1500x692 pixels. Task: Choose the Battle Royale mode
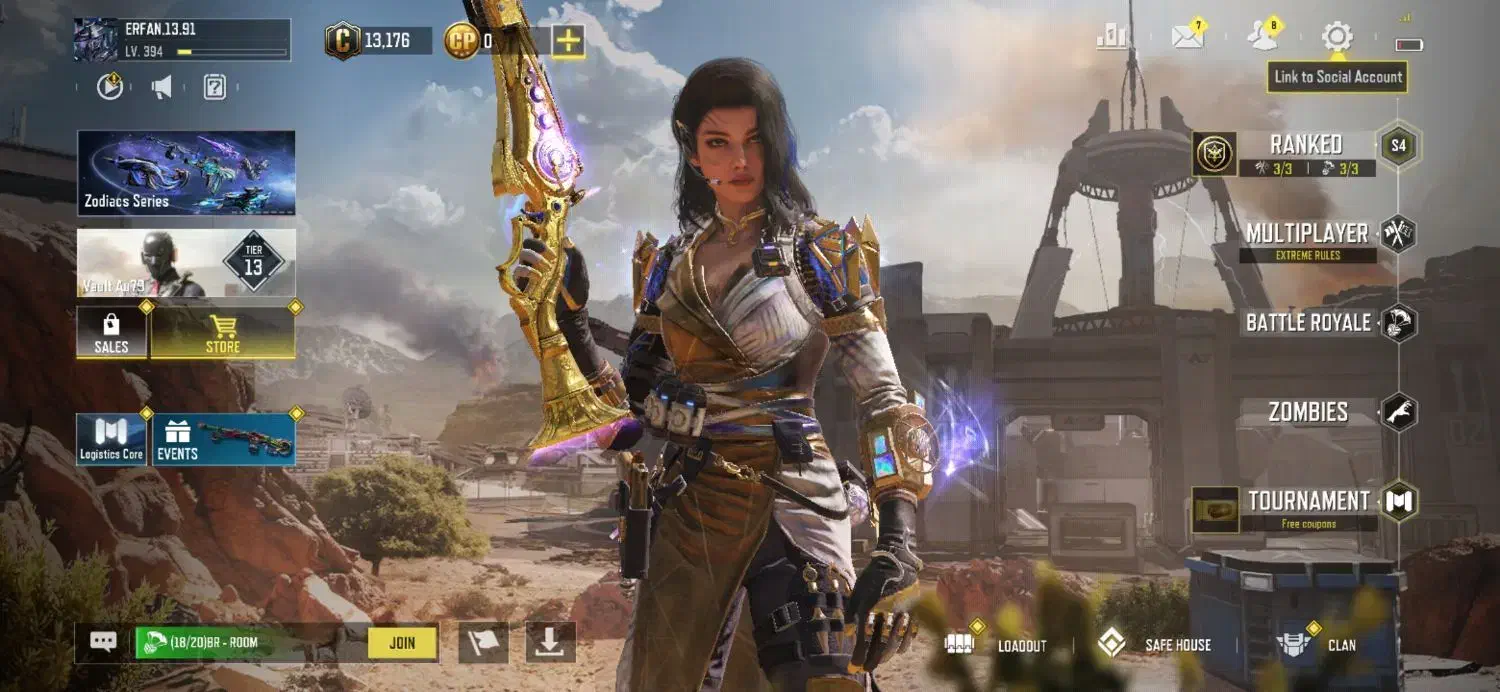coord(1308,323)
